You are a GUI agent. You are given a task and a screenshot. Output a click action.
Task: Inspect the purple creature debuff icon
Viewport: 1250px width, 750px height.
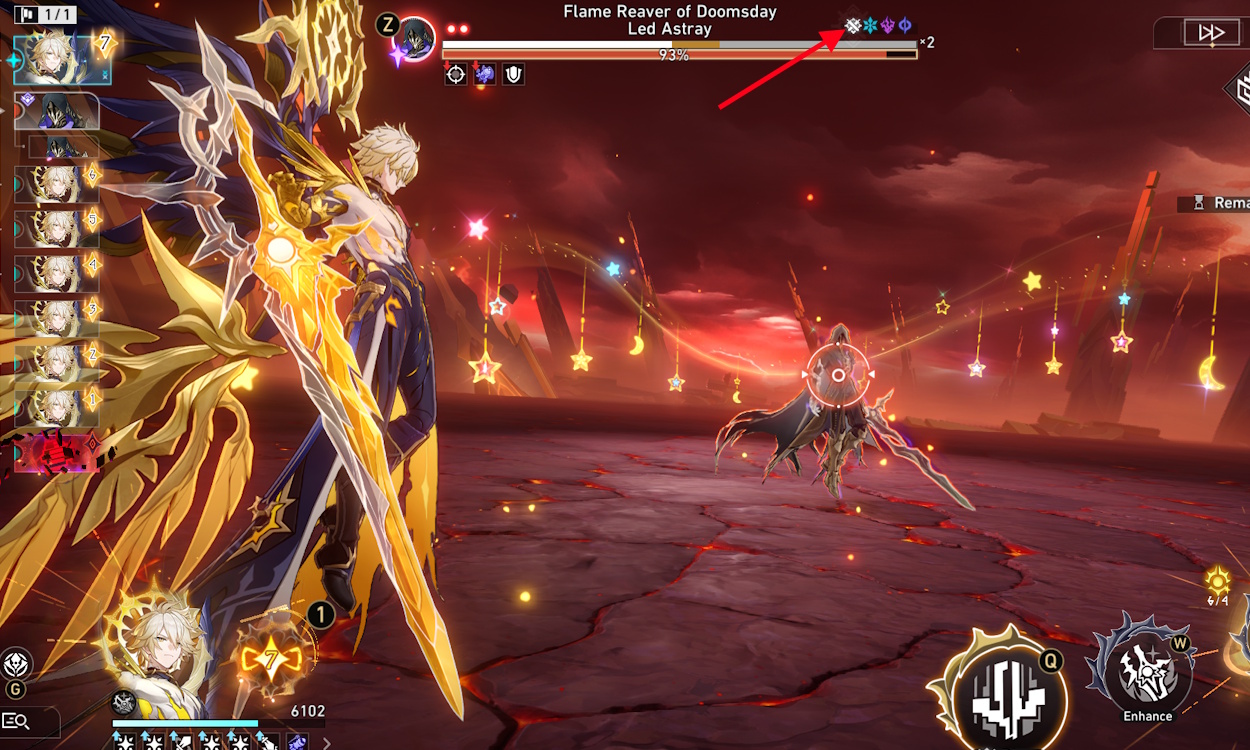tap(485, 74)
